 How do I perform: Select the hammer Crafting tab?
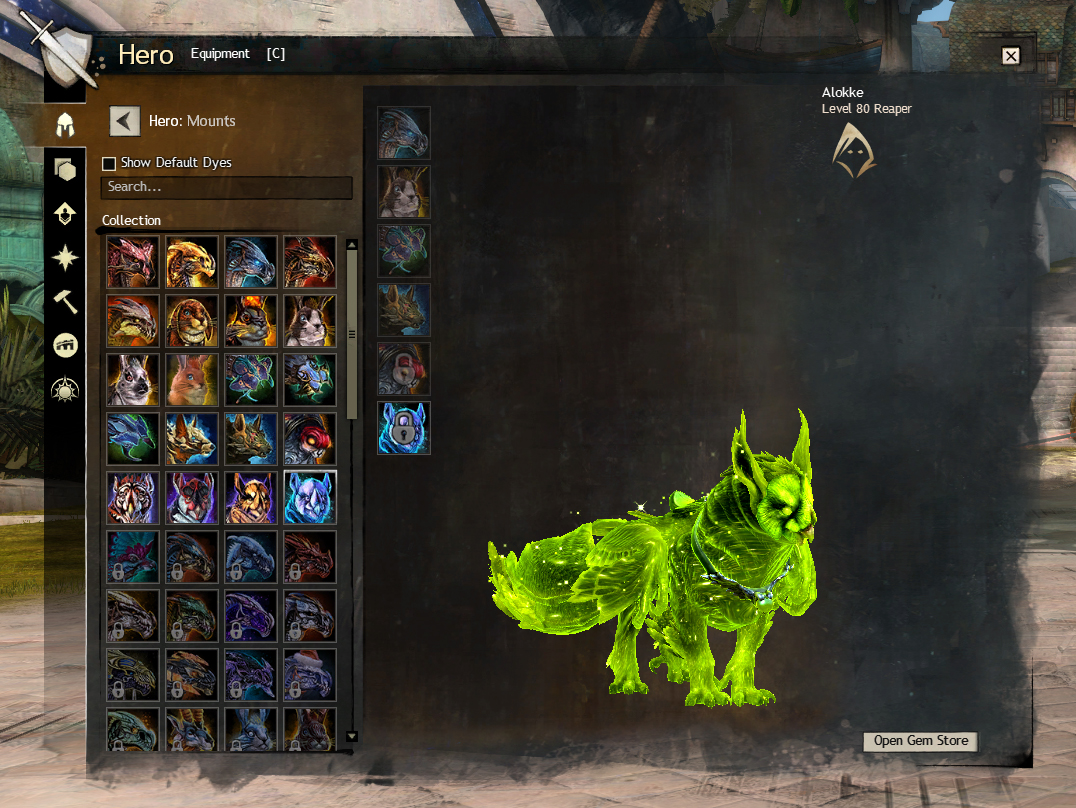[x=65, y=301]
